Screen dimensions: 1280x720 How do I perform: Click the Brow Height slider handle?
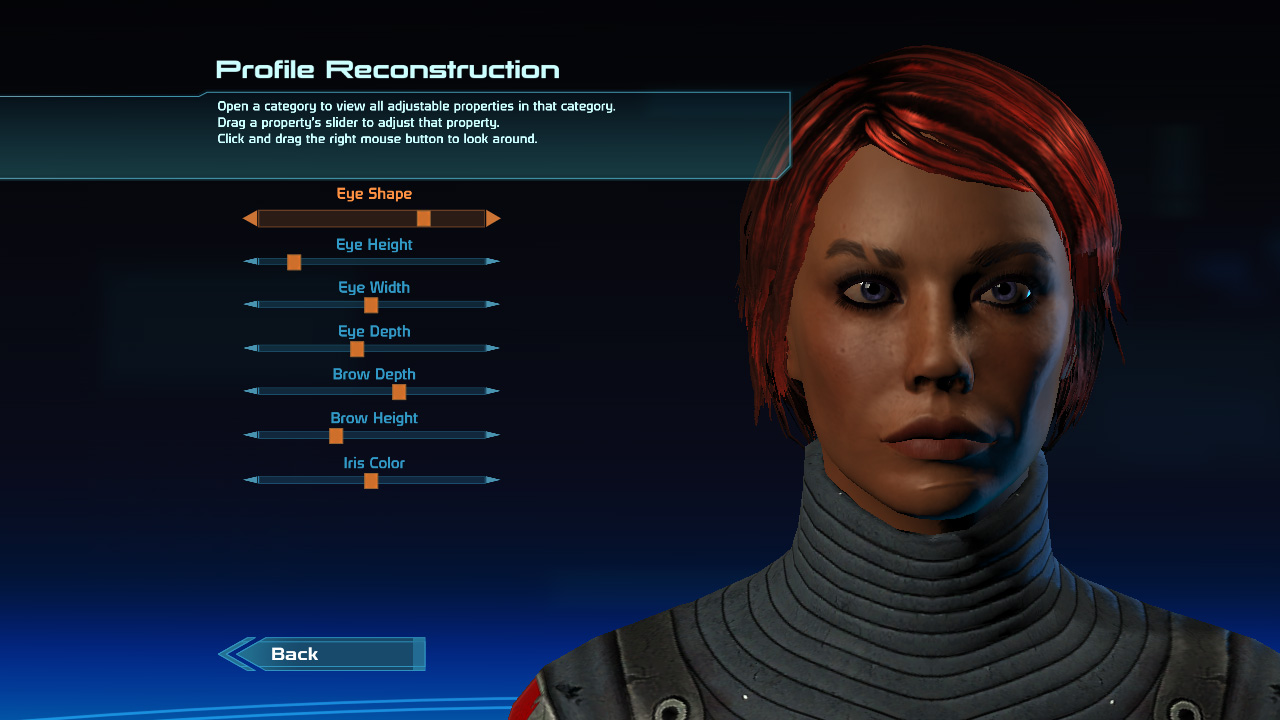tap(336, 436)
